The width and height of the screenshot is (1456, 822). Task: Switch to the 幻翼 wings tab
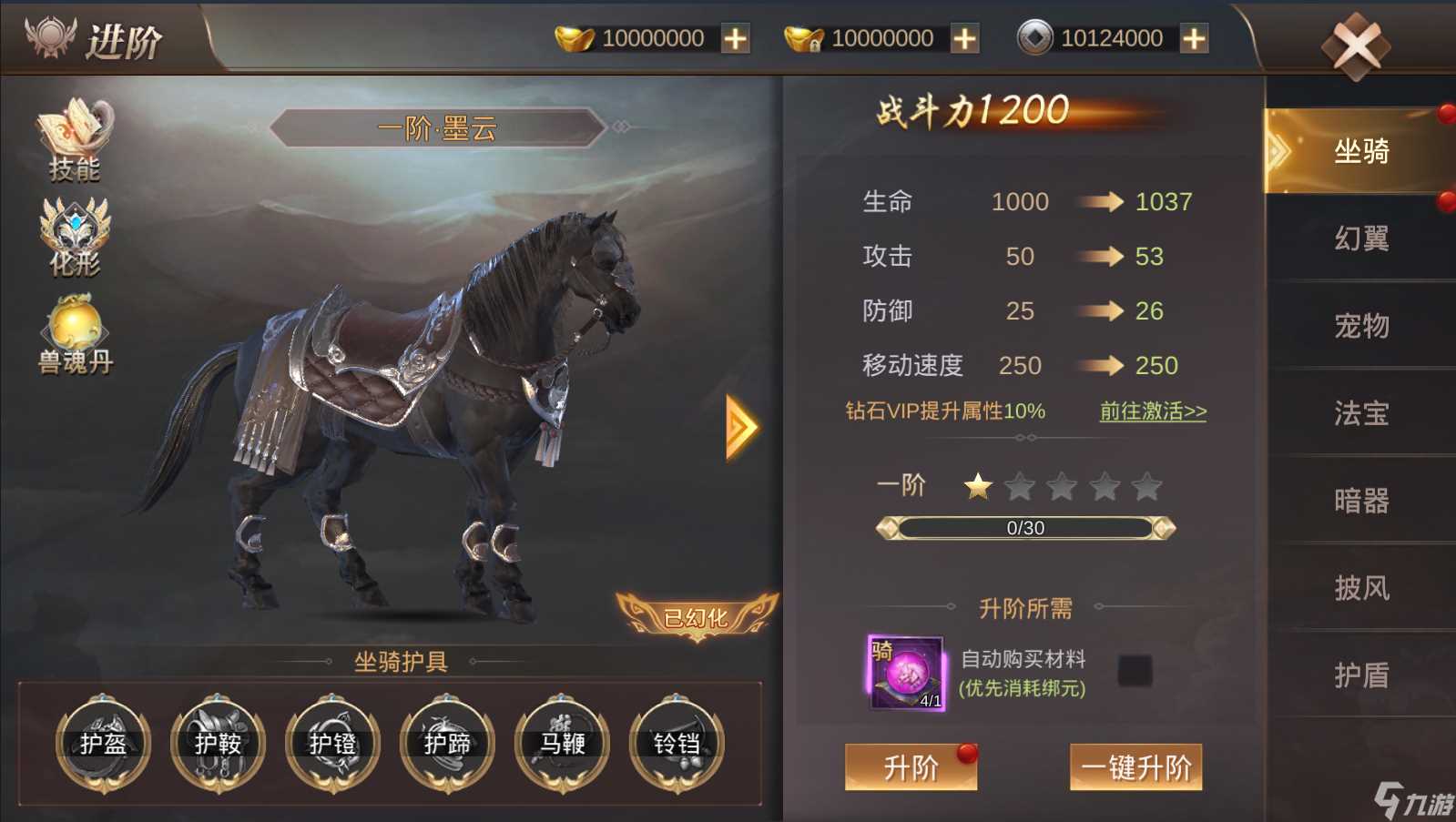[x=1362, y=238]
